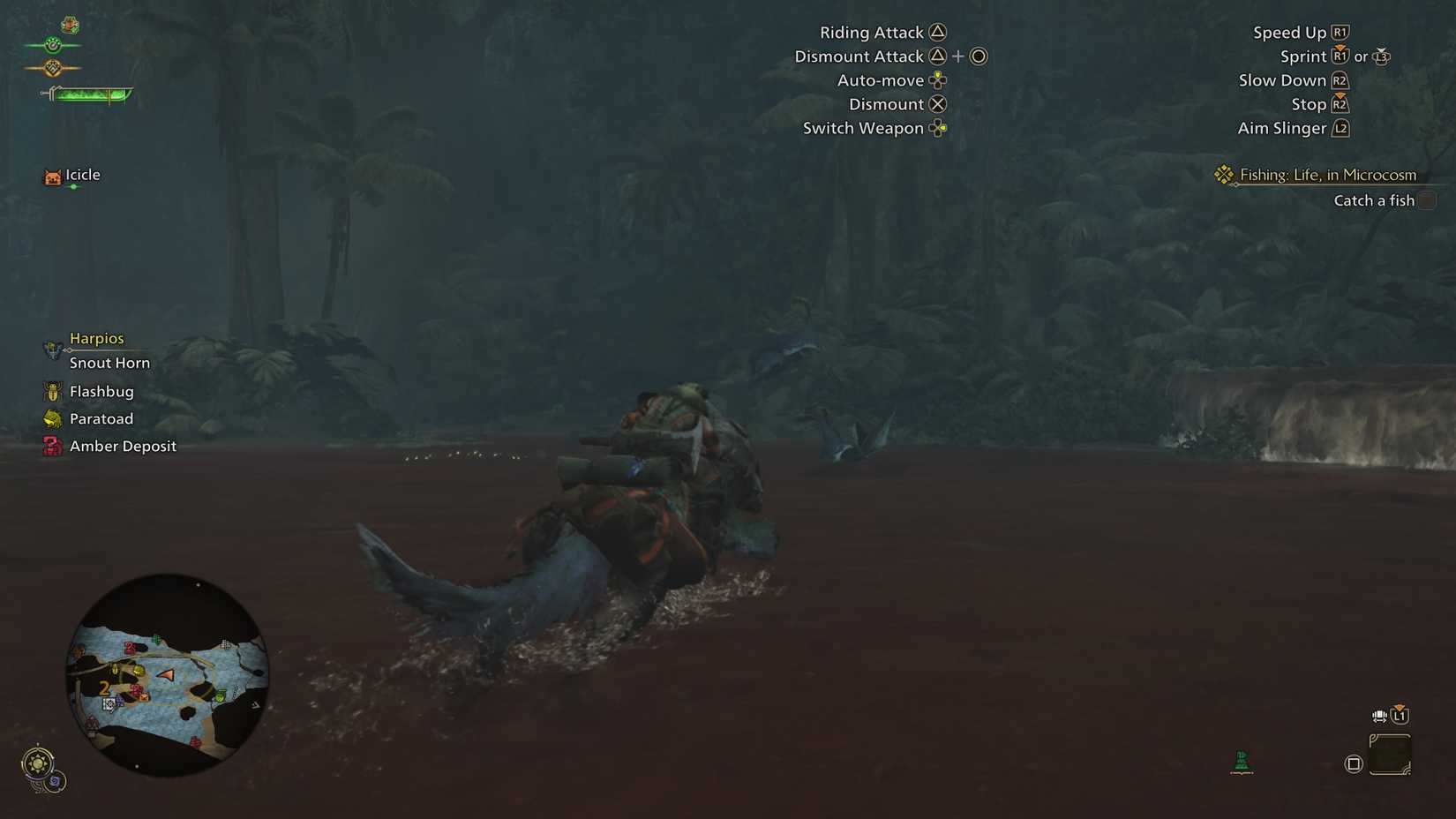Click the Harpios monster icon
1456x819 pixels.
click(x=51, y=344)
